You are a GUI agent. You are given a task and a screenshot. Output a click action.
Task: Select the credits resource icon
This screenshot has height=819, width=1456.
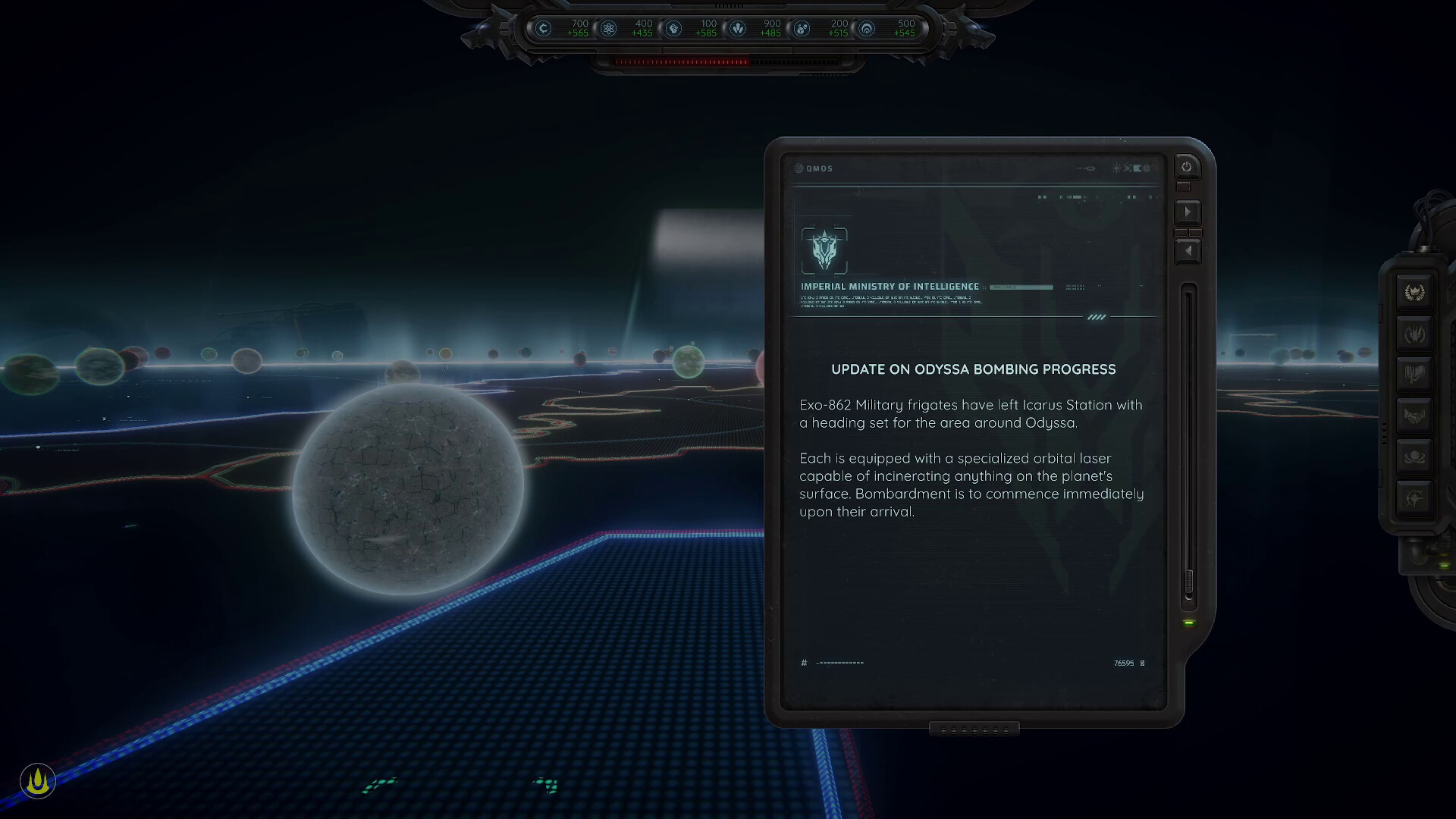[x=542, y=28]
